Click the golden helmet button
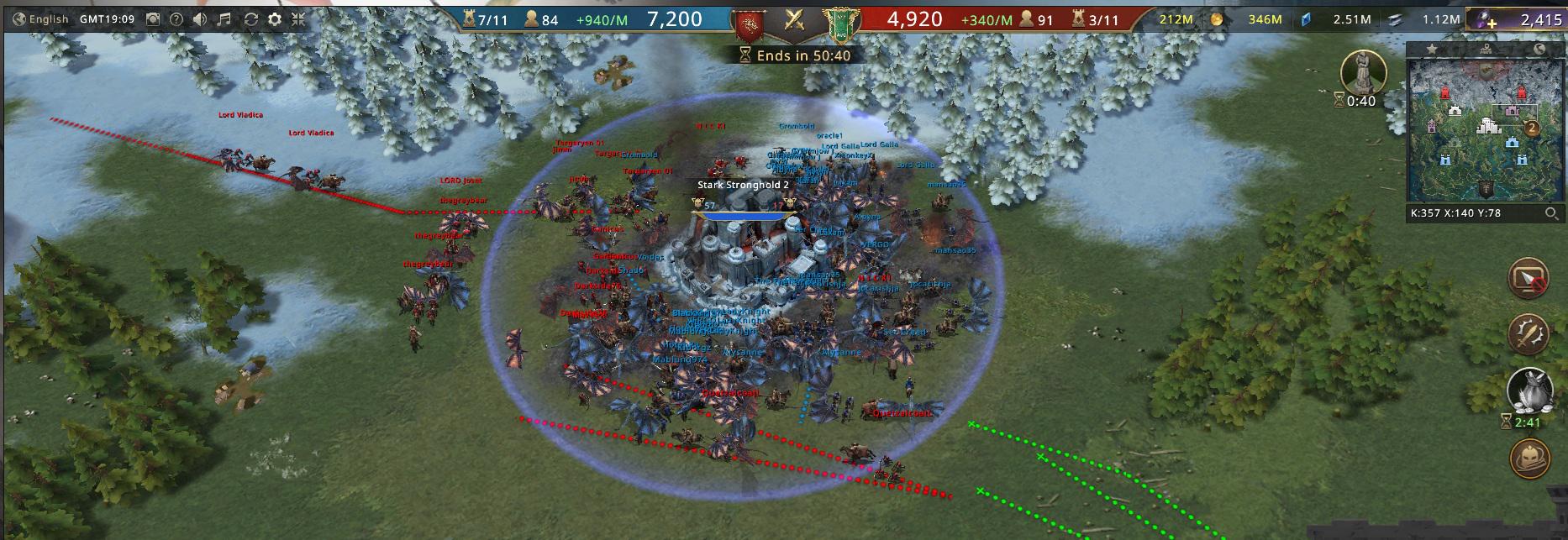The image size is (1568, 540). [x=1528, y=459]
